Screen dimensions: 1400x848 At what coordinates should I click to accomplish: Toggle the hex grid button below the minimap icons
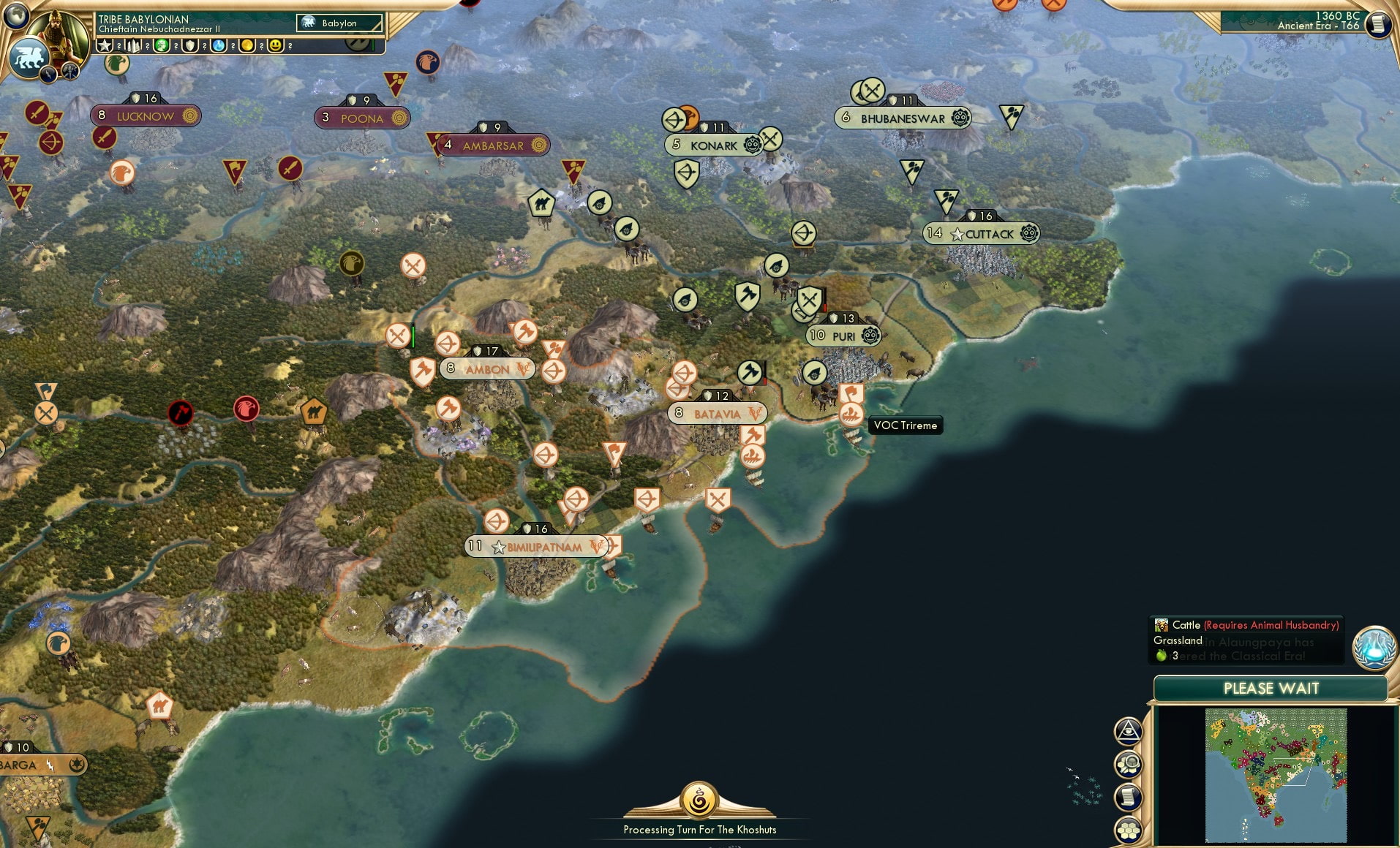[x=1128, y=830]
